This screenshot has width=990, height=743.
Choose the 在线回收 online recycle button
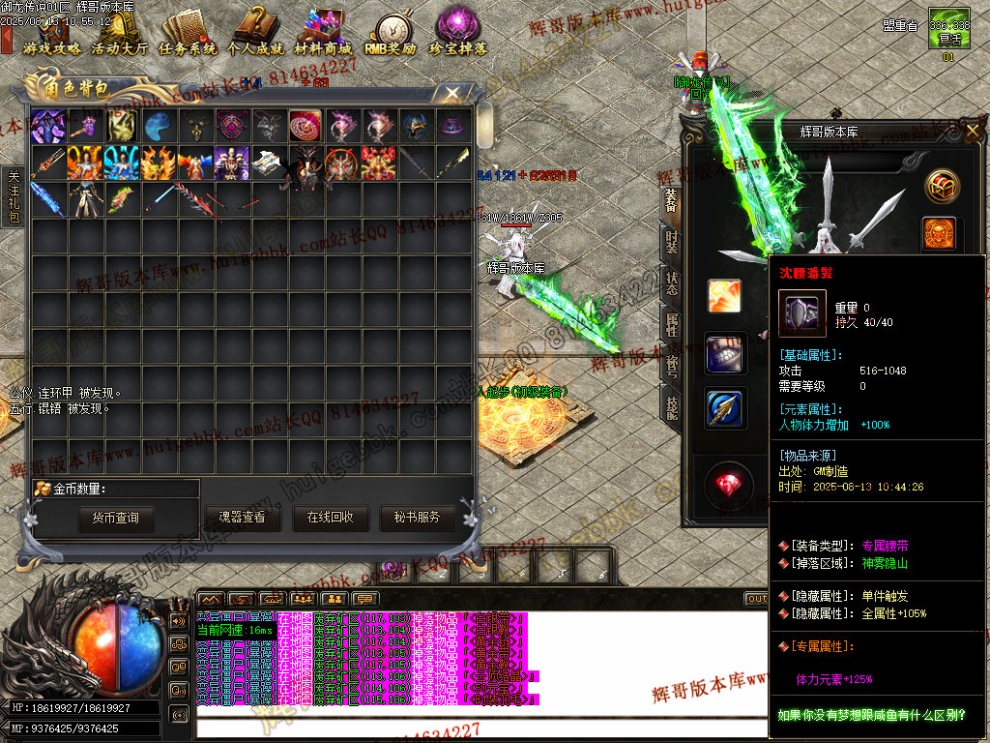click(x=330, y=518)
